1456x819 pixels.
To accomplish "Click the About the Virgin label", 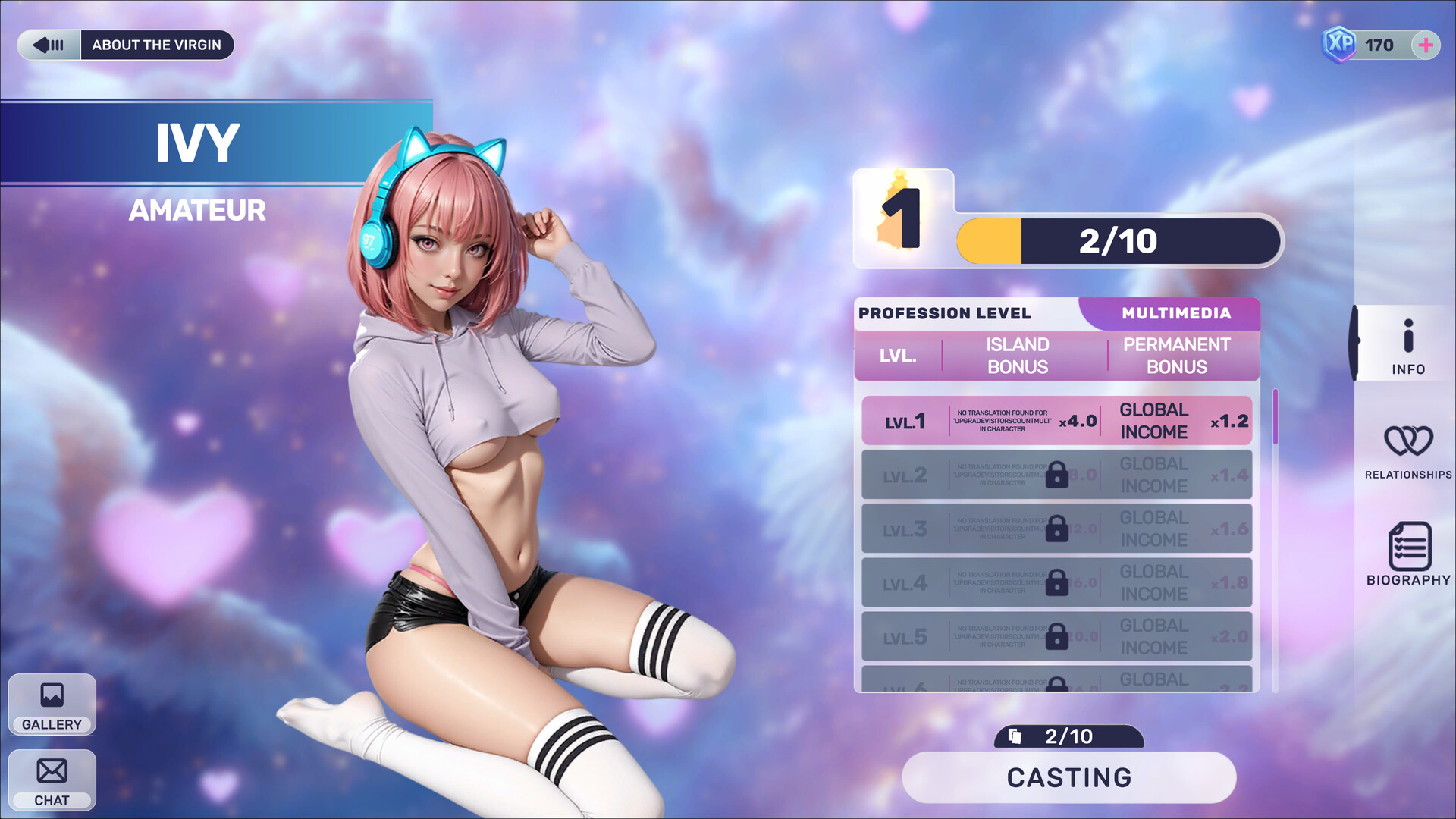I will (157, 45).
